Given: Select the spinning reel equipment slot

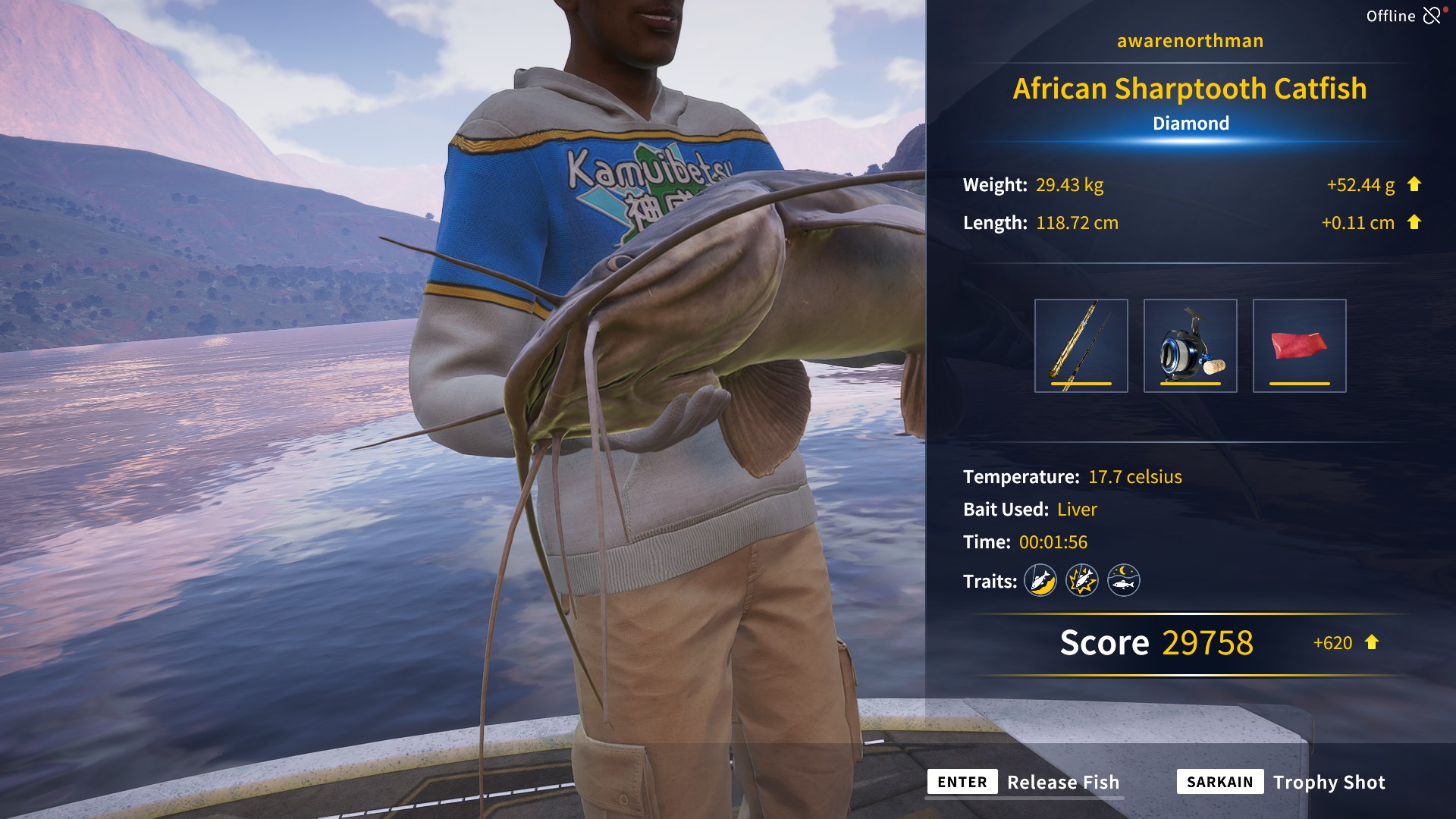Looking at the screenshot, I should pyautogui.click(x=1190, y=346).
